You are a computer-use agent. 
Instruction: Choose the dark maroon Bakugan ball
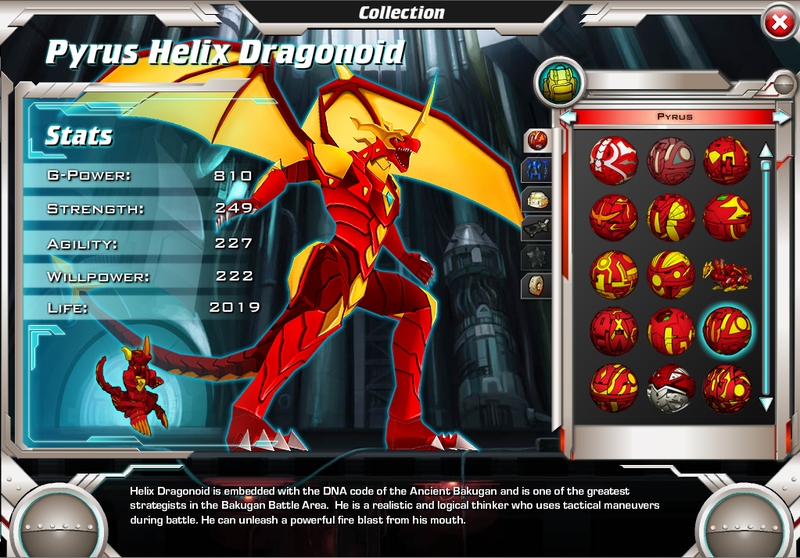670,158
